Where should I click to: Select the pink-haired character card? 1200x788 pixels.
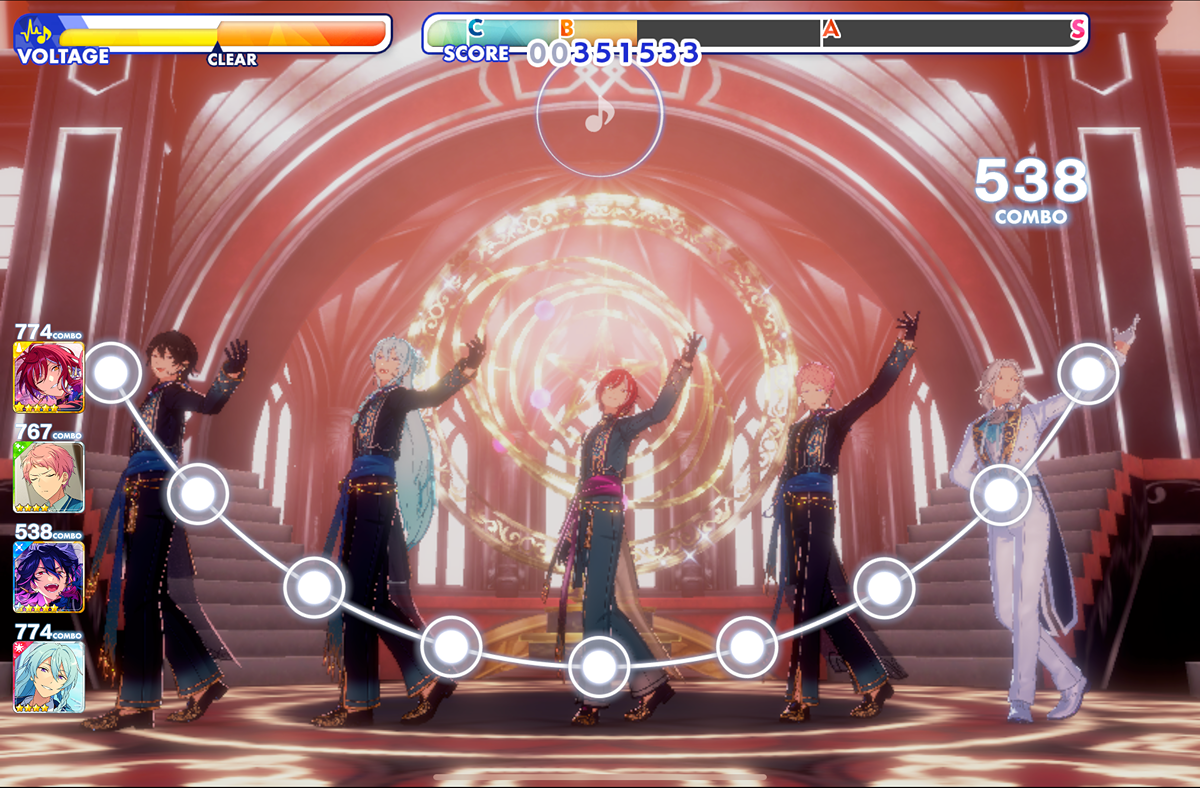[x=48, y=477]
